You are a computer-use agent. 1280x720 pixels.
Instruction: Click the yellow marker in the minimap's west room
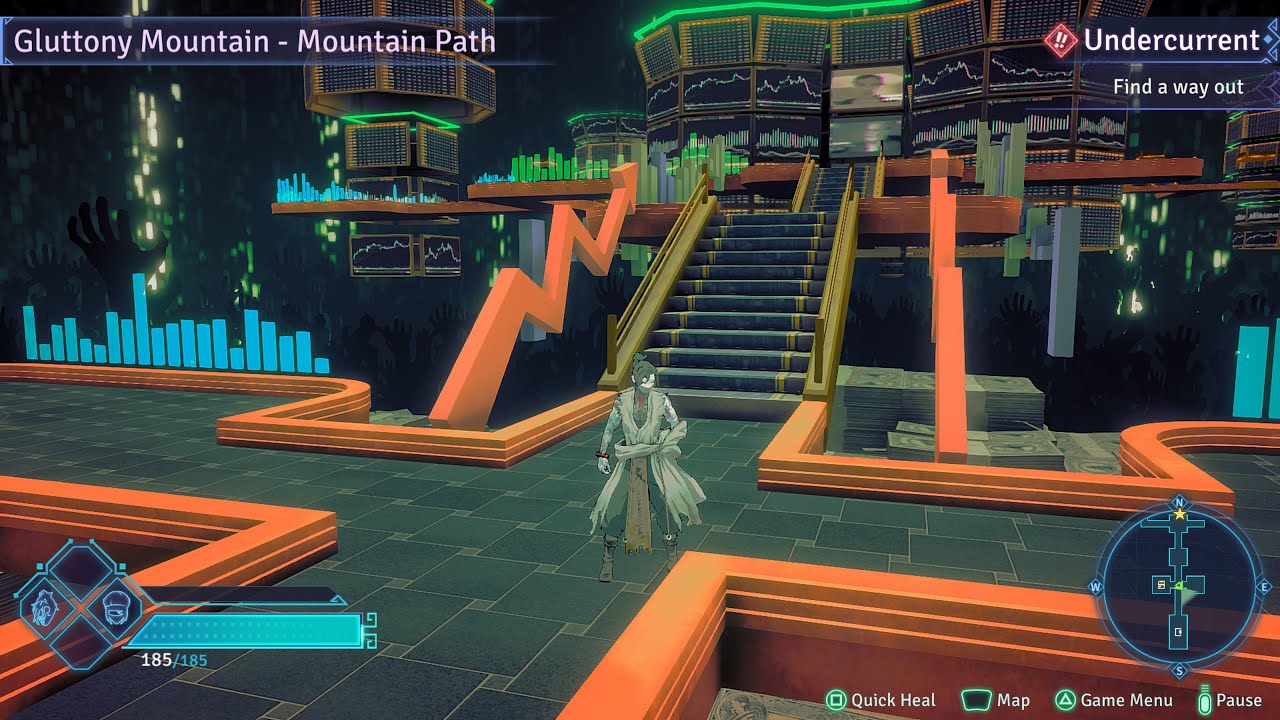pos(1161,584)
